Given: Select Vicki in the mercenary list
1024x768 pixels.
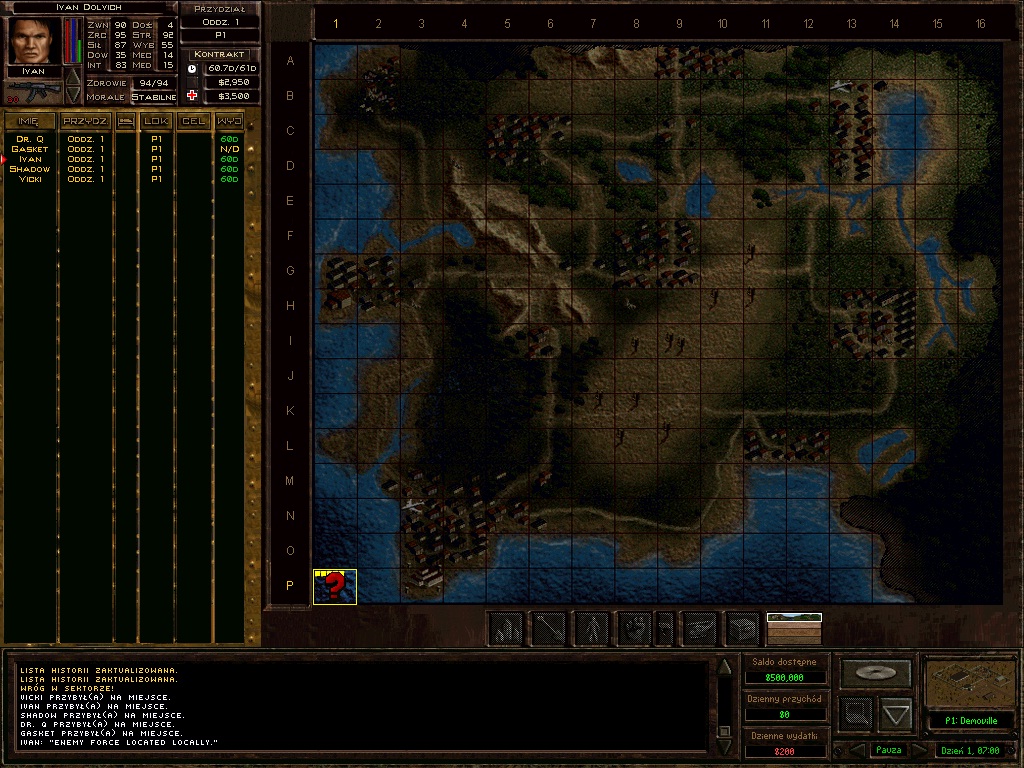Looking at the screenshot, I should tap(30, 179).
